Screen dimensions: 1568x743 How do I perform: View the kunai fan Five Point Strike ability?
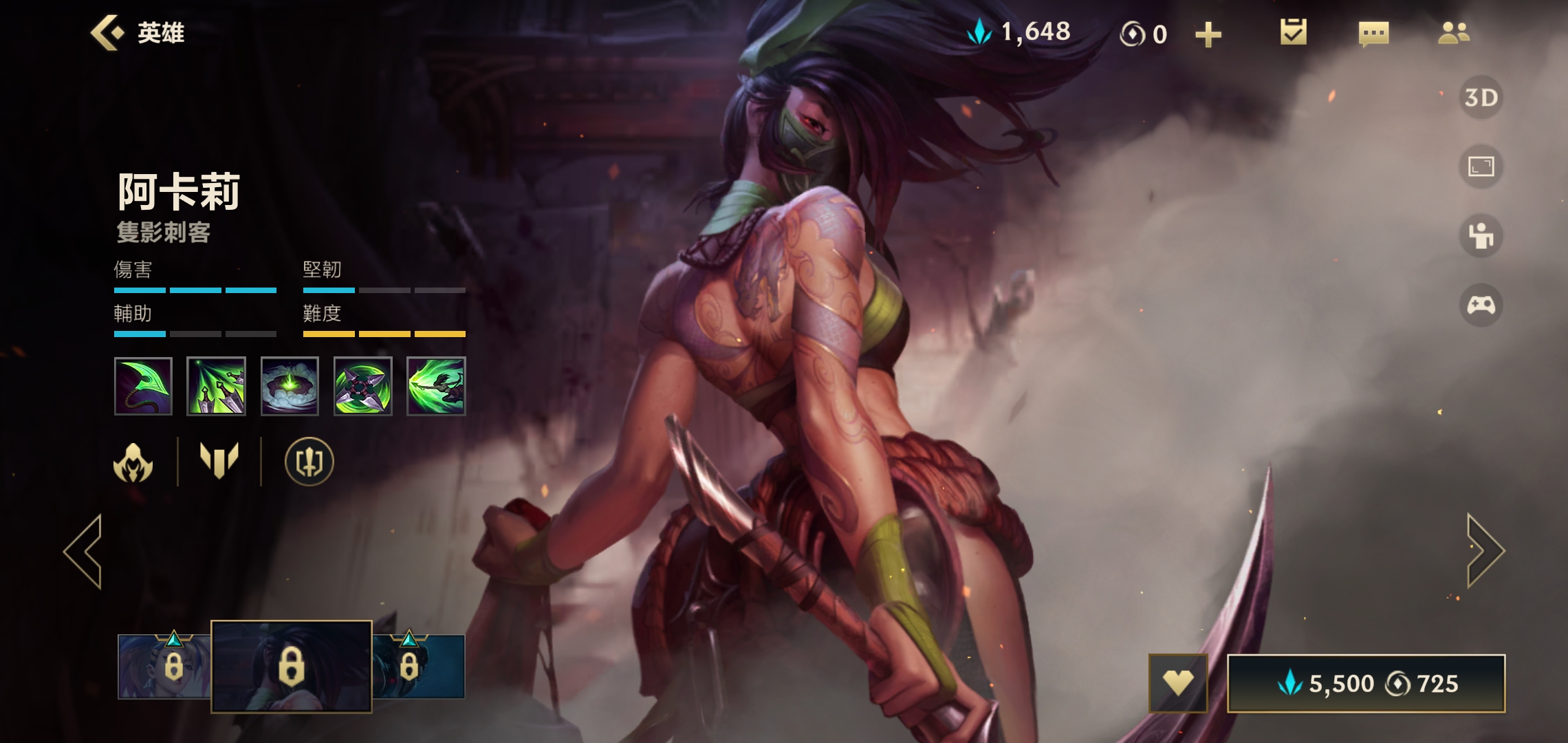click(216, 386)
